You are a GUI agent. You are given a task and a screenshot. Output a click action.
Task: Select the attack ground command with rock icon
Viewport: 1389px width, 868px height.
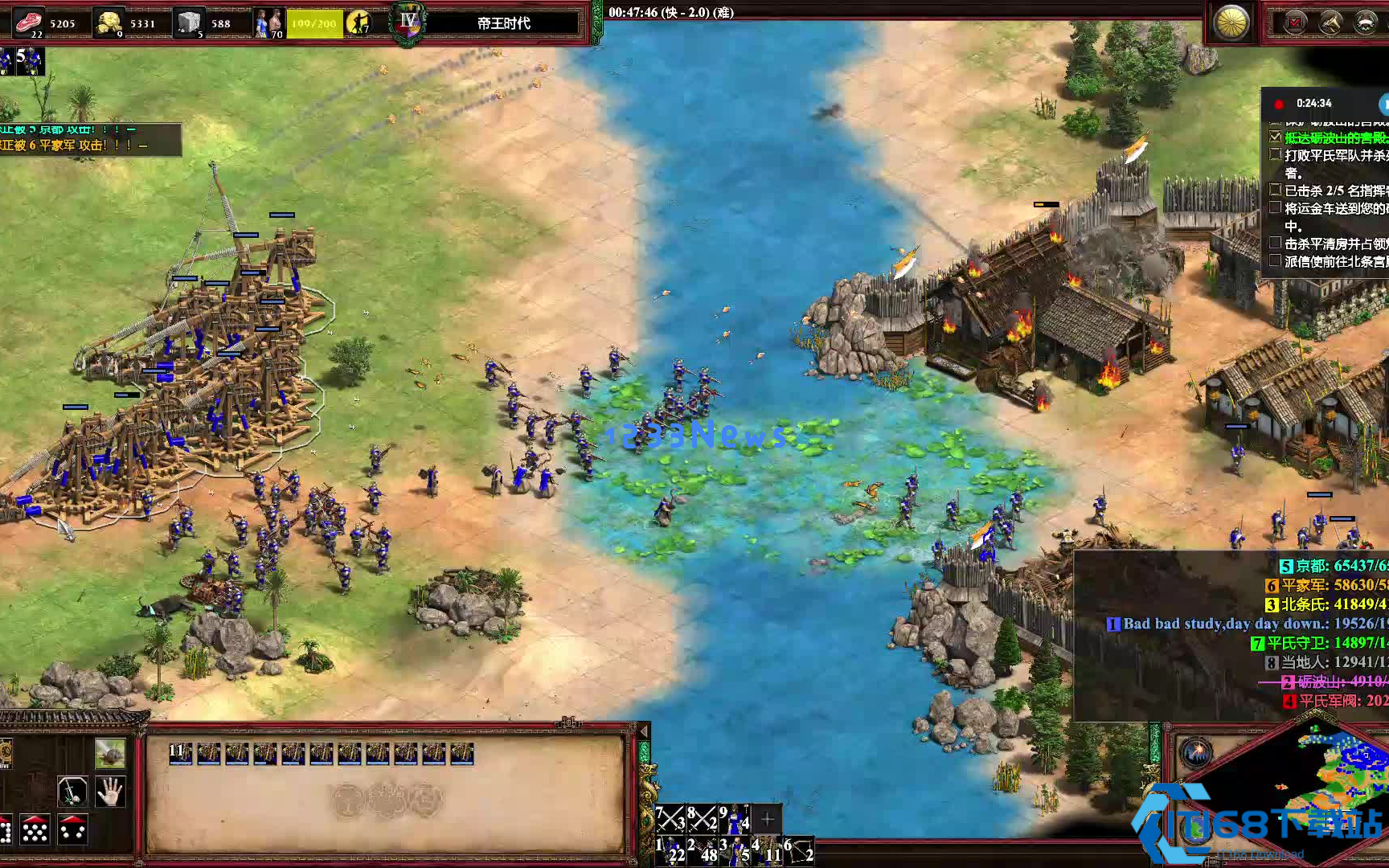coord(110,754)
